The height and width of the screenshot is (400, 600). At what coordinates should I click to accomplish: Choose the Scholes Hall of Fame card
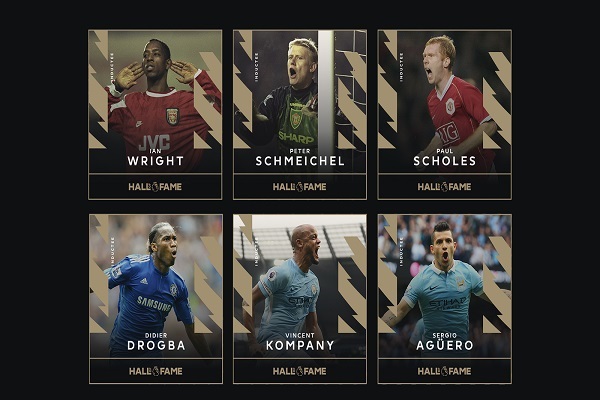444,114
